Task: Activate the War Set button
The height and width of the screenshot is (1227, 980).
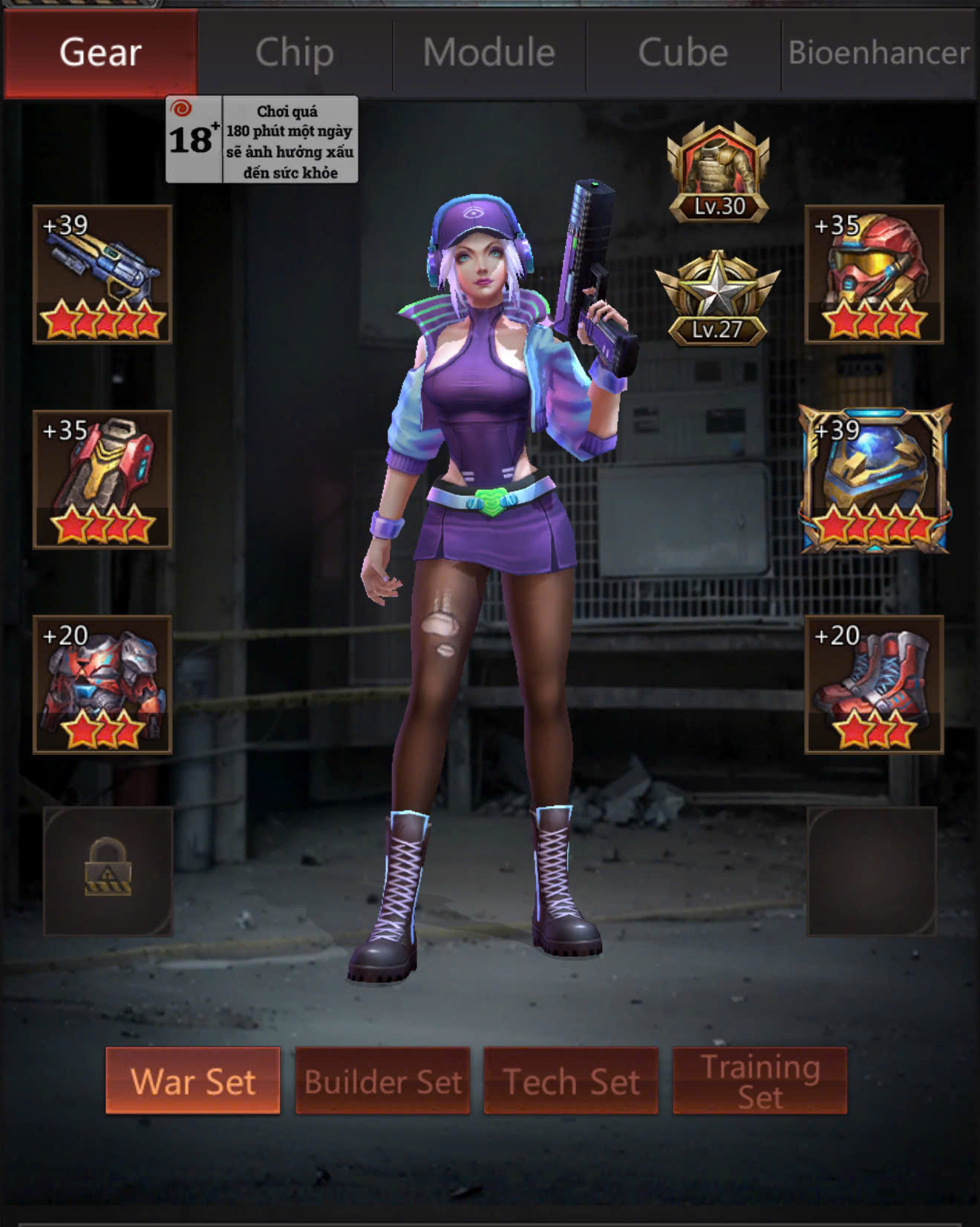Action: [x=193, y=1081]
